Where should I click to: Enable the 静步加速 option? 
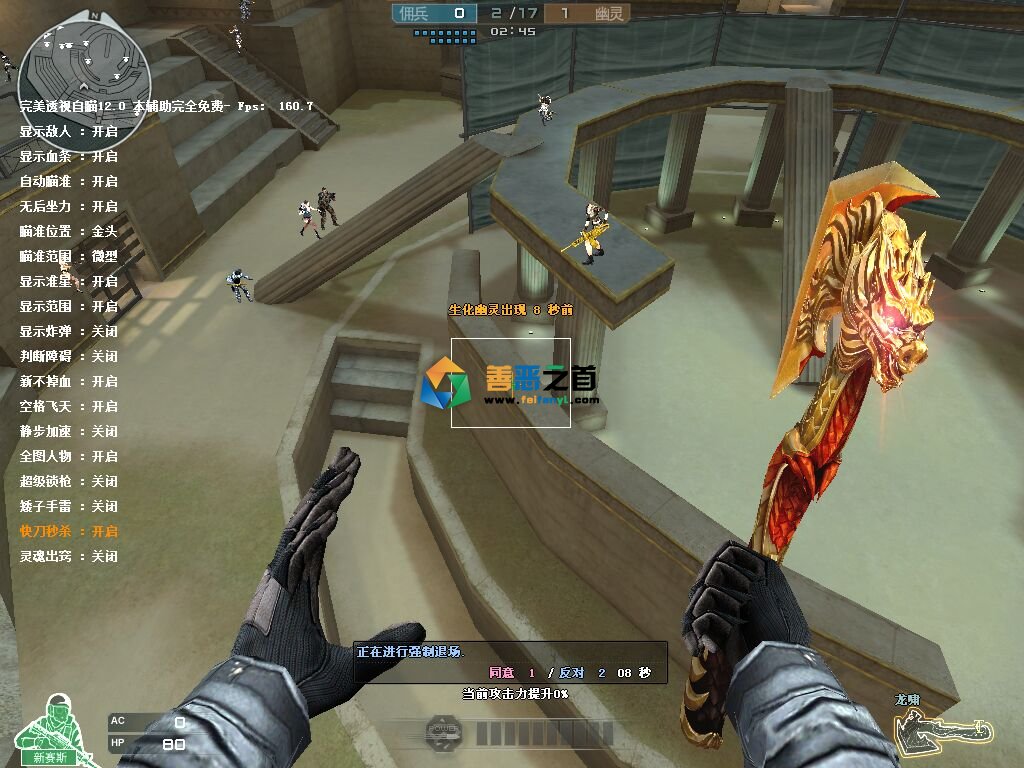(x=68, y=431)
